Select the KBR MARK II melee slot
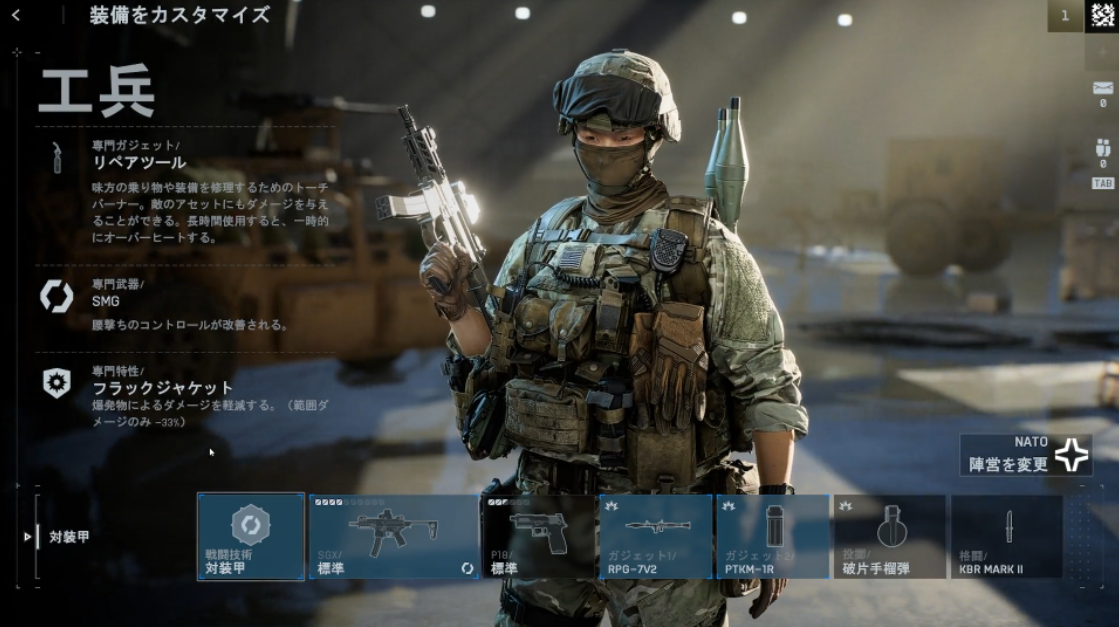The height and width of the screenshot is (627, 1119). [x=1006, y=536]
